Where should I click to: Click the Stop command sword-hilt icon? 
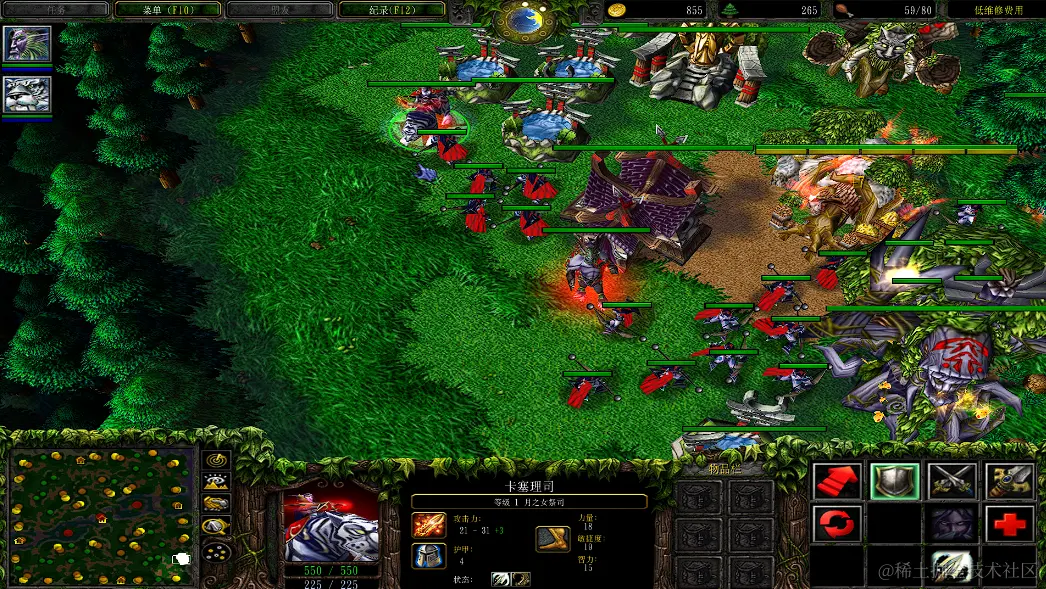pos(1010,482)
